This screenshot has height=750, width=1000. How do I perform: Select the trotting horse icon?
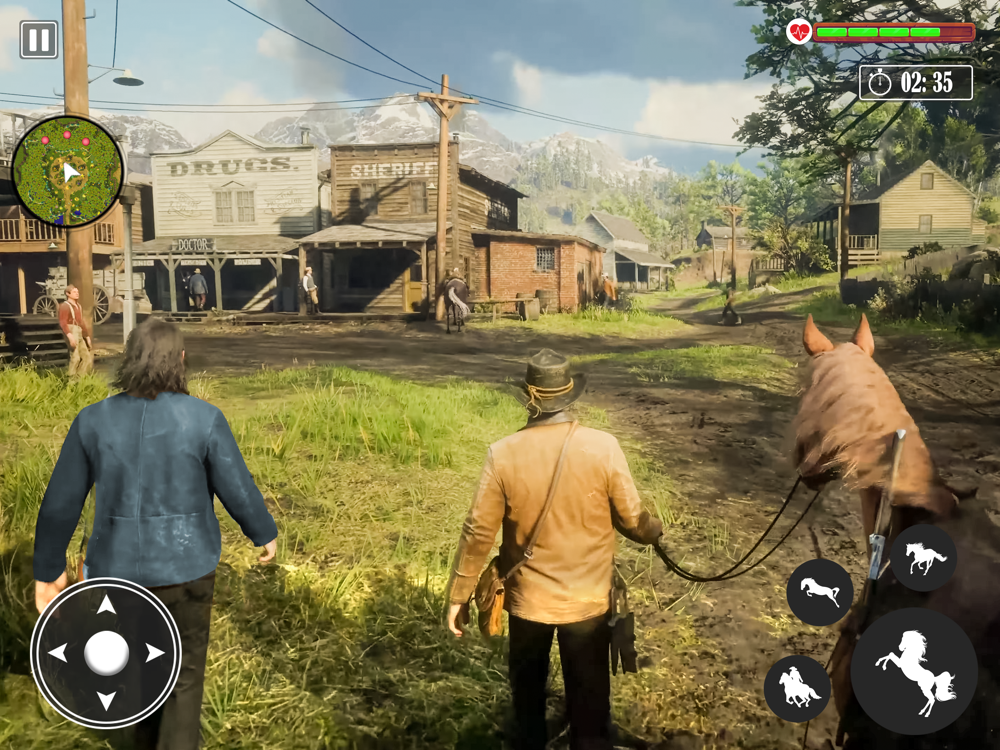coord(923,558)
